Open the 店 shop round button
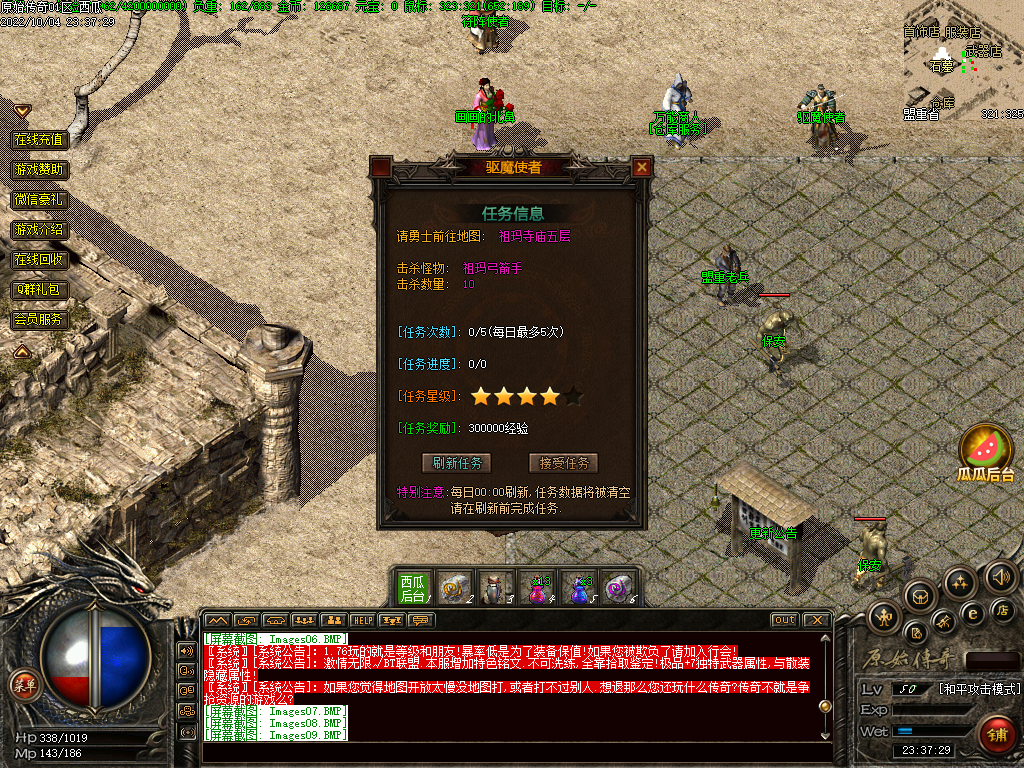This screenshot has width=1024, height=768. point(1003,609)
